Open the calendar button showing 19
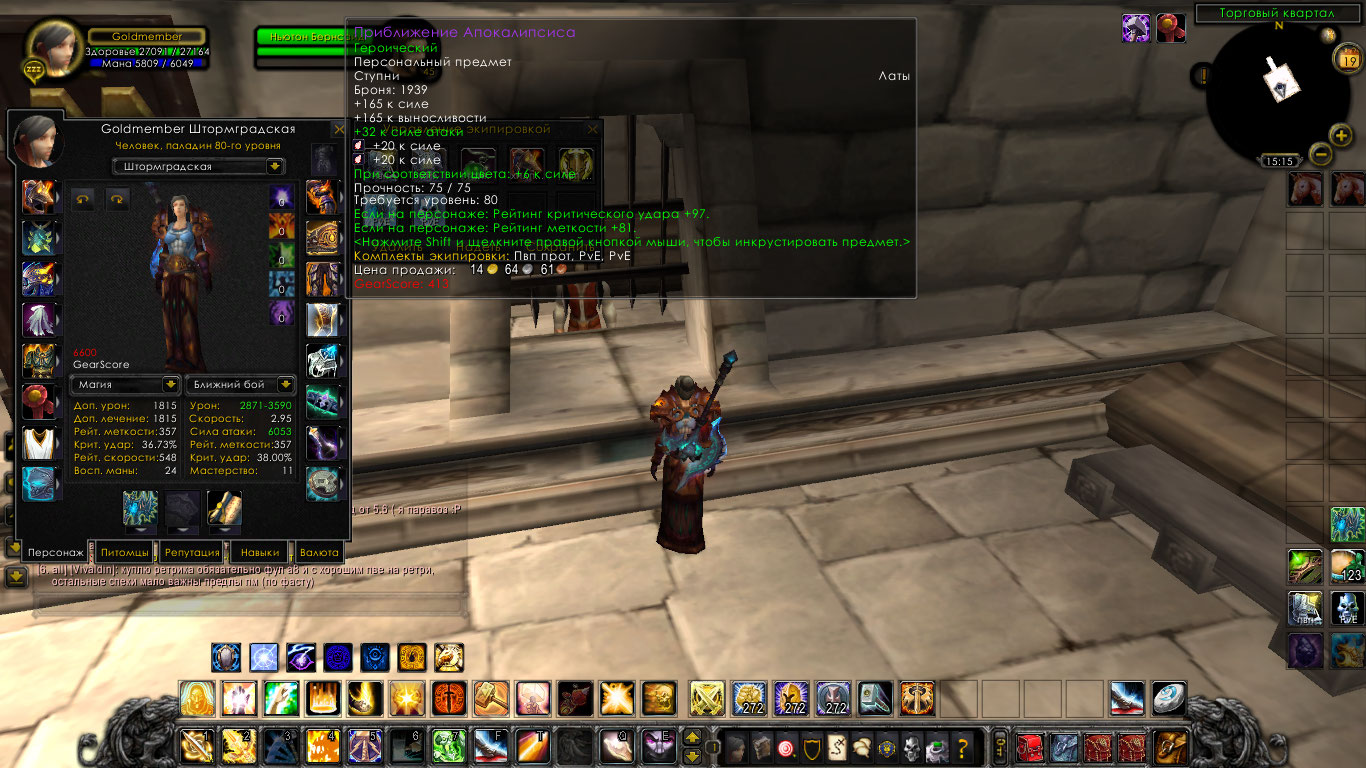Screen dimensions: 1366x768 point(1346,58)
